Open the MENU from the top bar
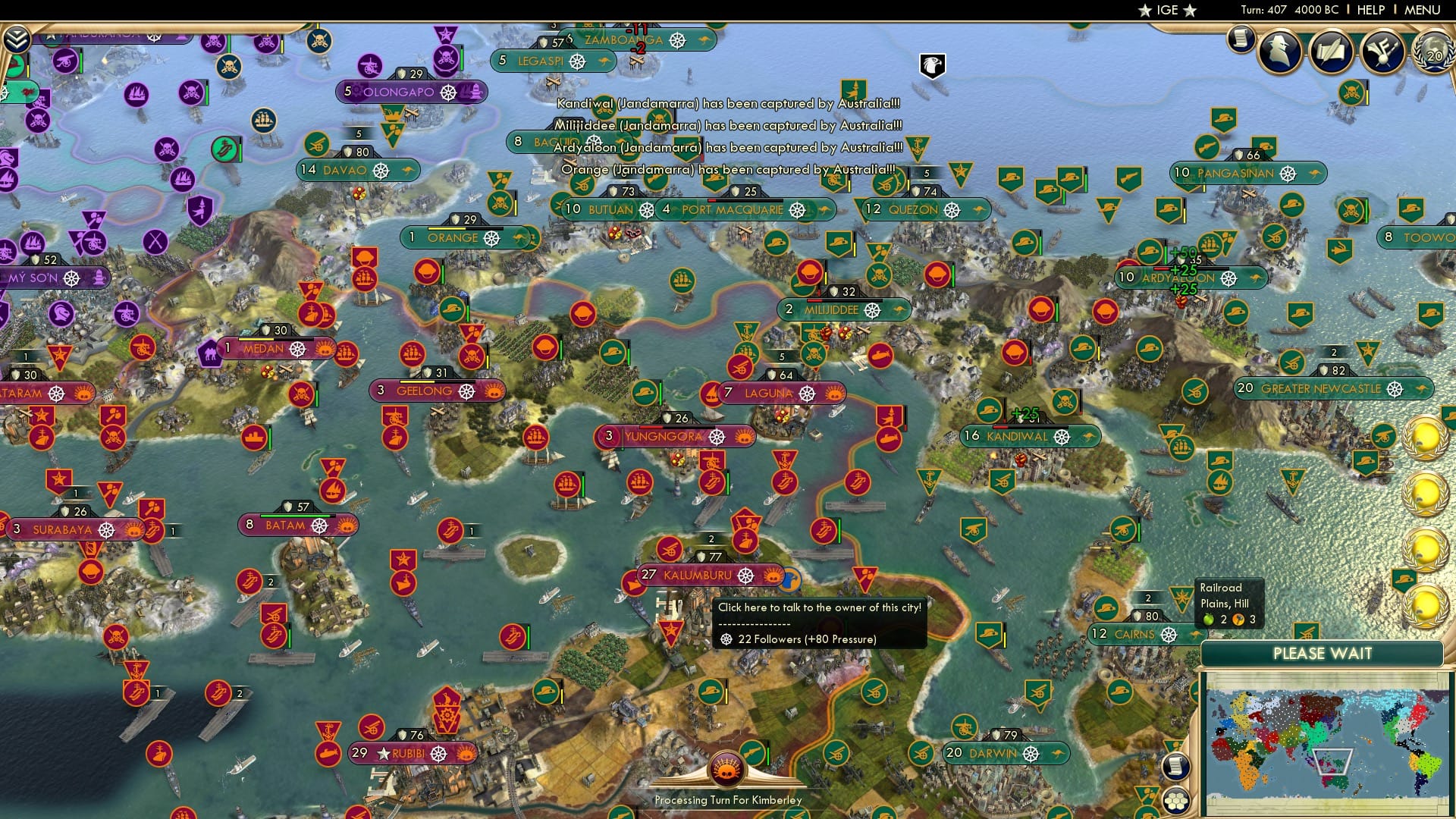This screenshot has width=1456, height=819. point(1424,9)
